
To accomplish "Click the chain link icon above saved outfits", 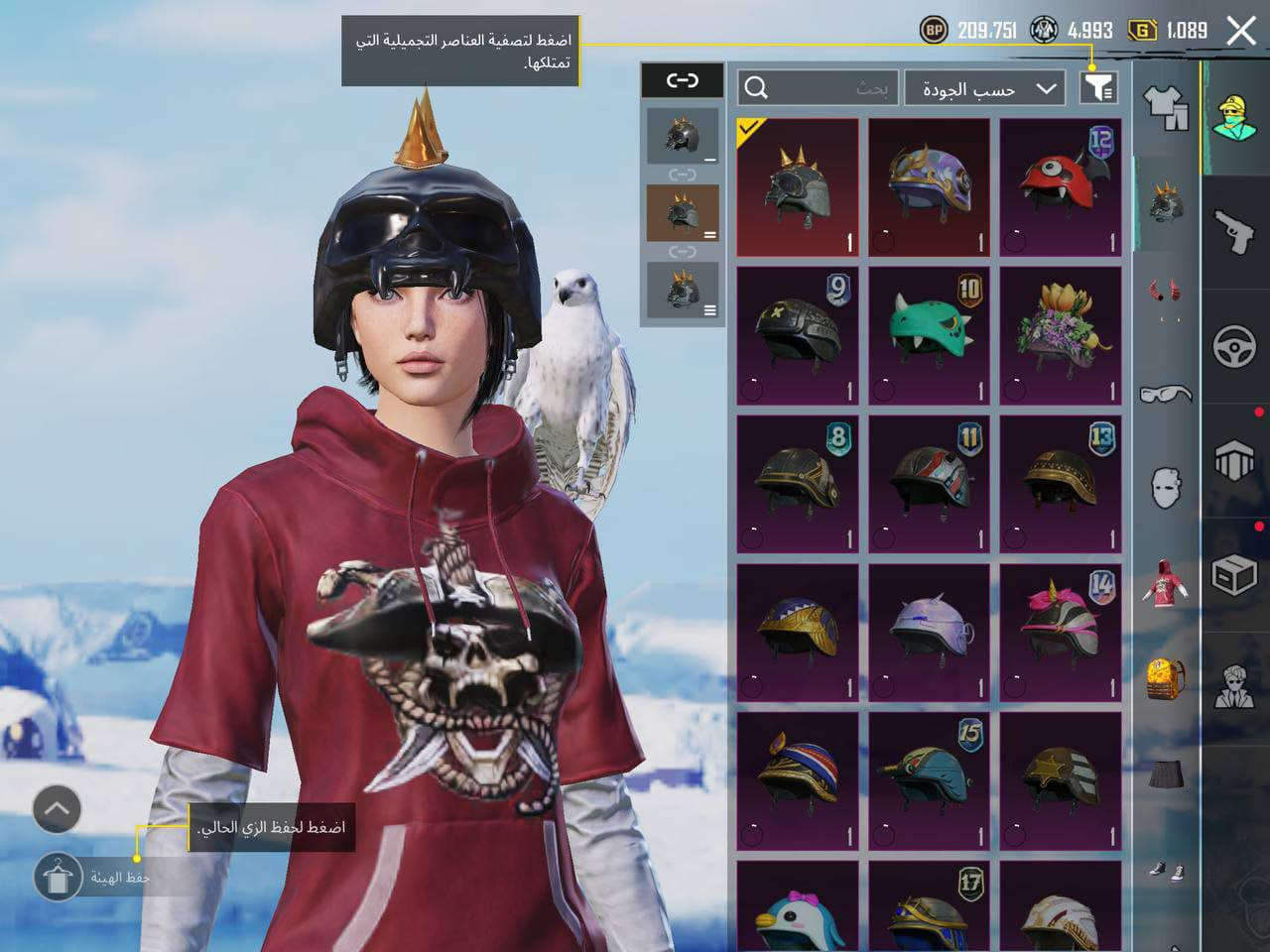I will pyautogui.click(x=683, y=81).
